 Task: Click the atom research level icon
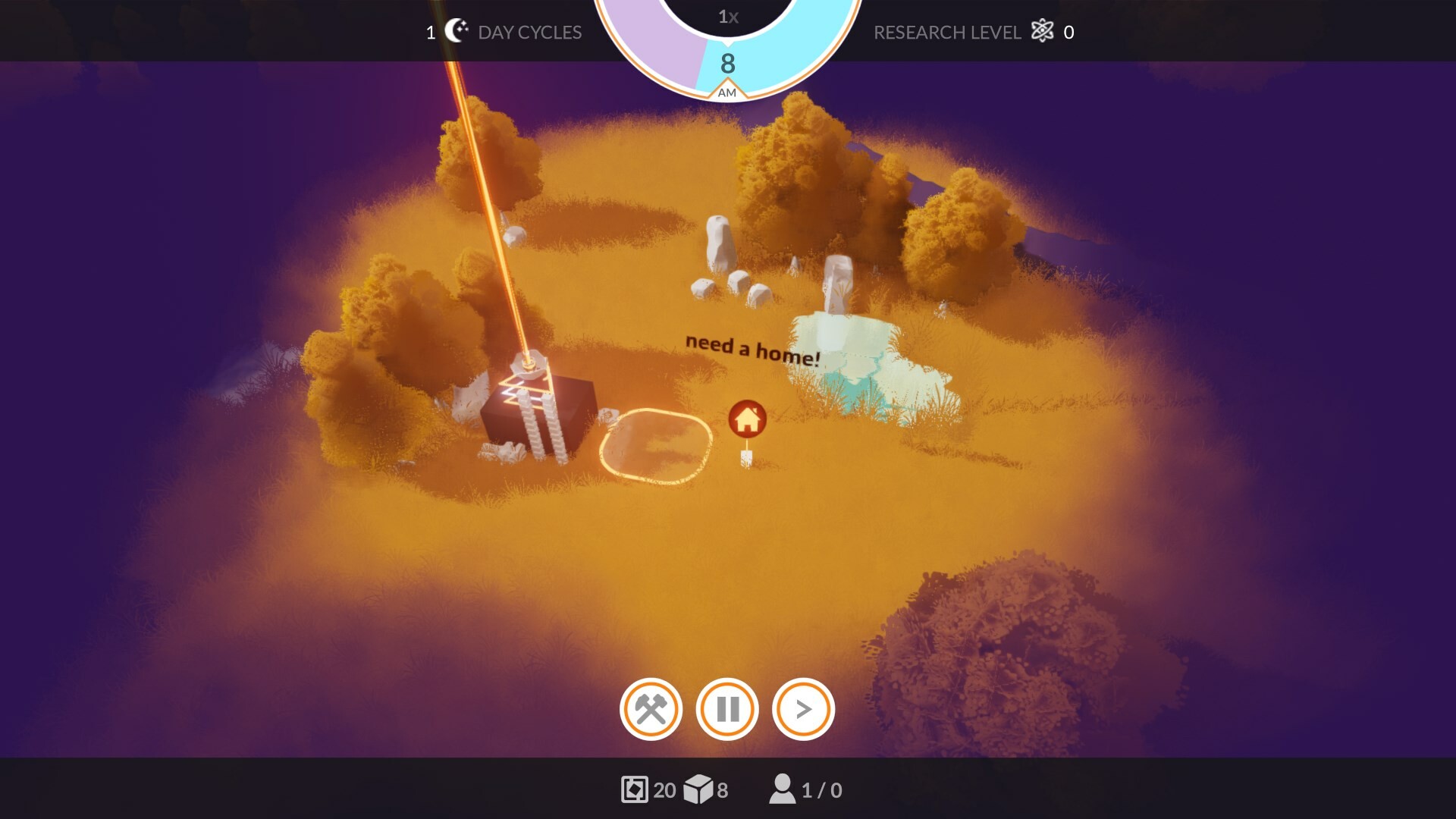(x=1043, y=32)
